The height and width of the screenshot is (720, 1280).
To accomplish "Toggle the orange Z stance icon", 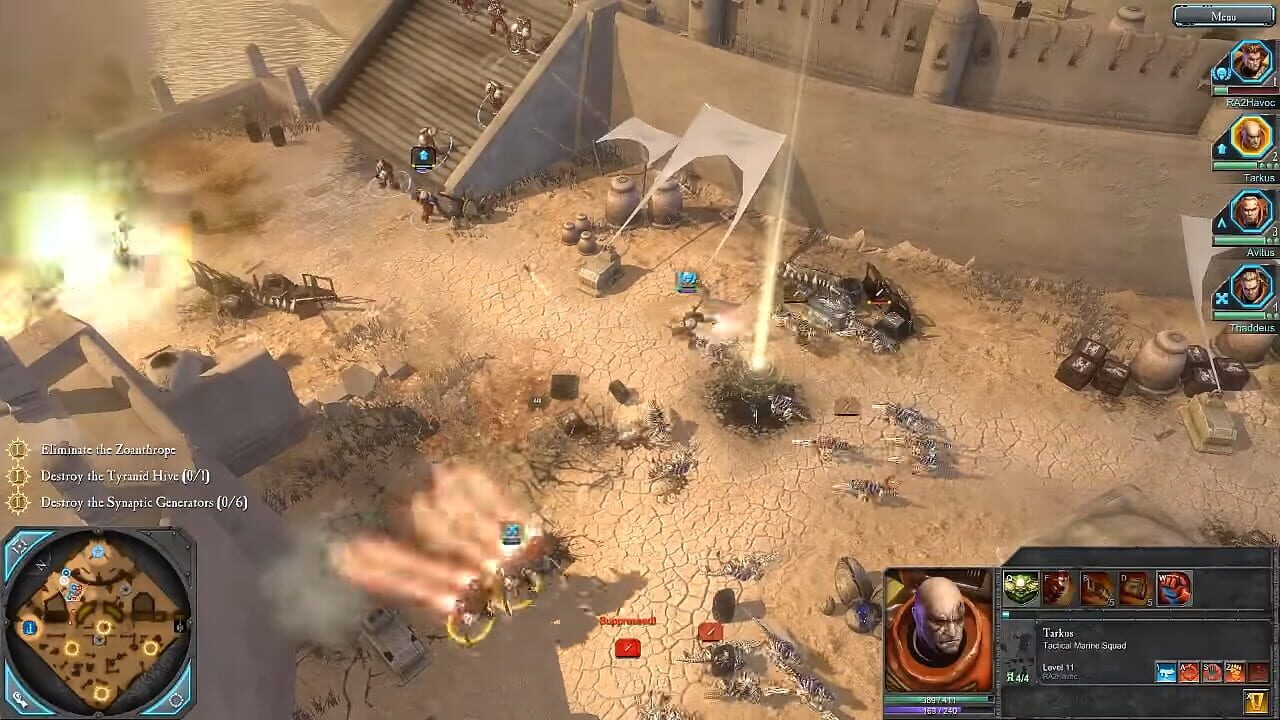I will pos(1235,672).
